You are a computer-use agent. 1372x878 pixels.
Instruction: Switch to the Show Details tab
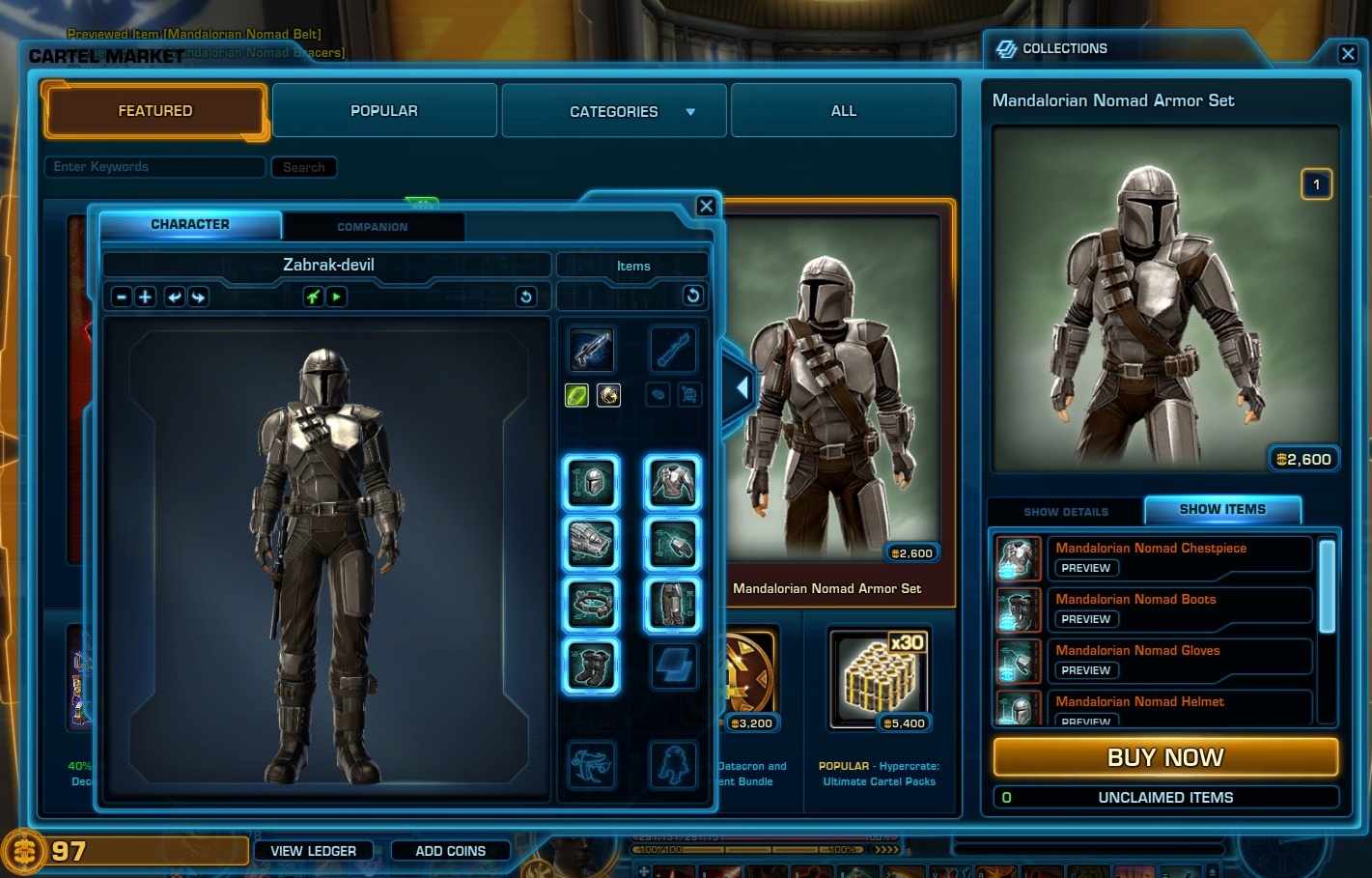pos(1064,511)
